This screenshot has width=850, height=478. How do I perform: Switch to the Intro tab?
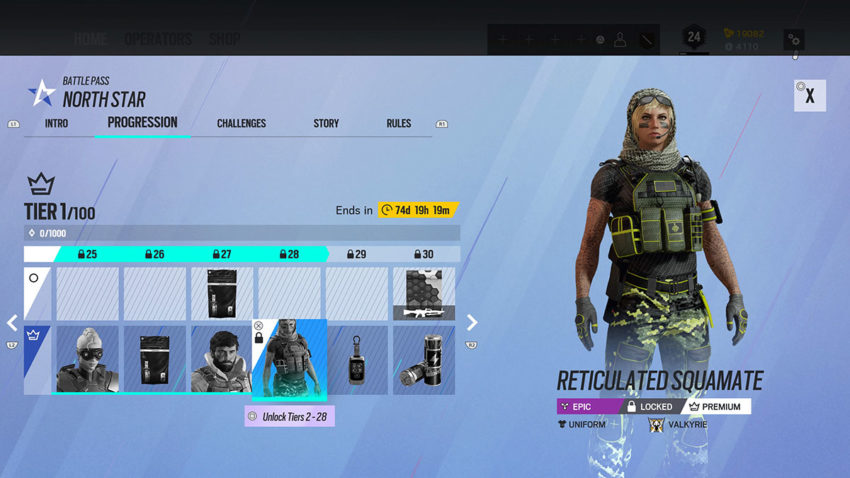click(56, 123)
